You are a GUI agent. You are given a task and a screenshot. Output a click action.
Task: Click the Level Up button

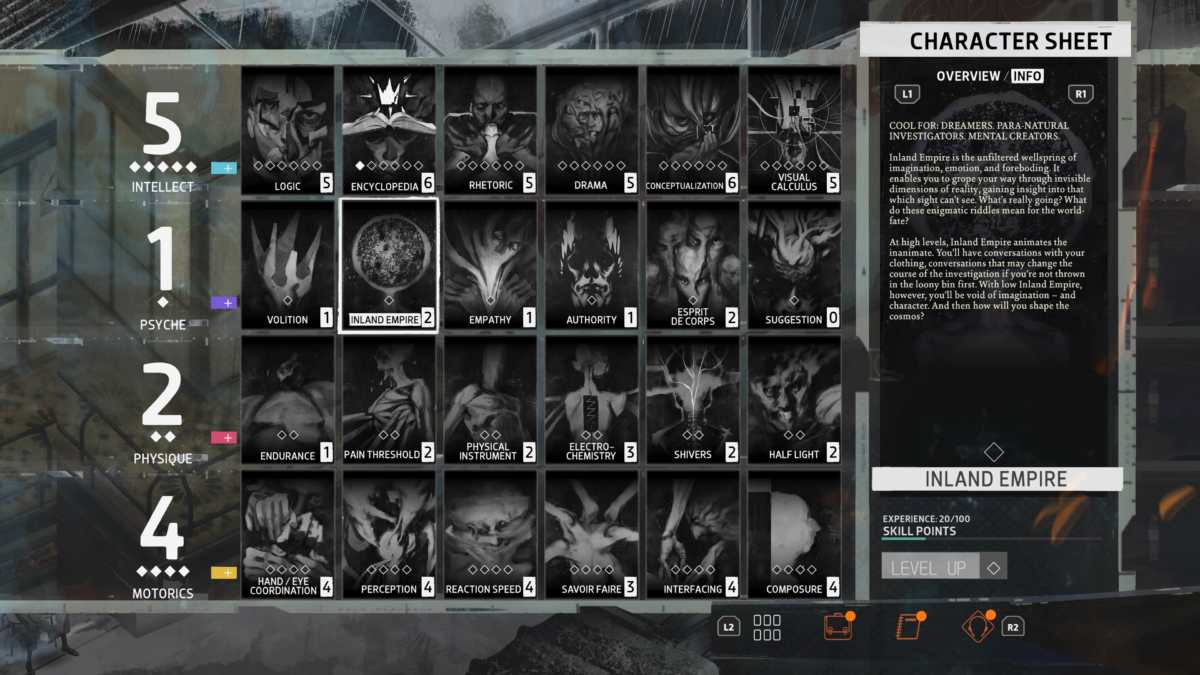pyautogui.click(x=930, y=567)
